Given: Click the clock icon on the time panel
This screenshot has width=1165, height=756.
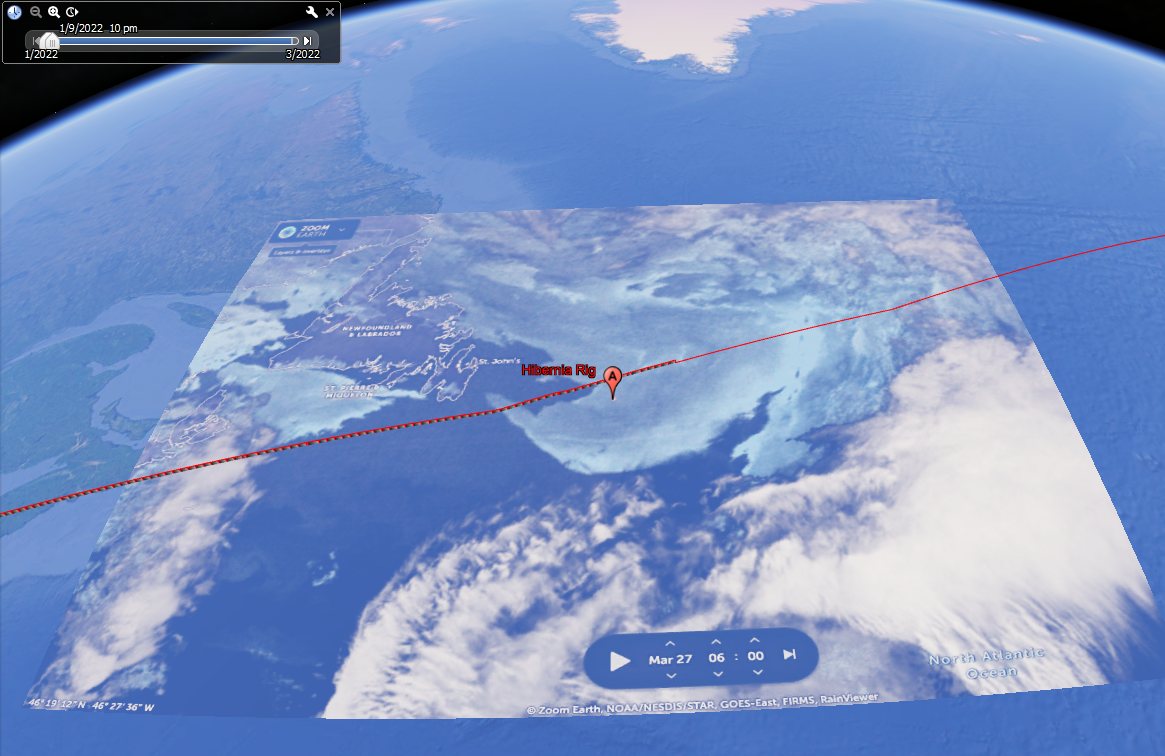Looking at the screenshot, I should (14, 12).
